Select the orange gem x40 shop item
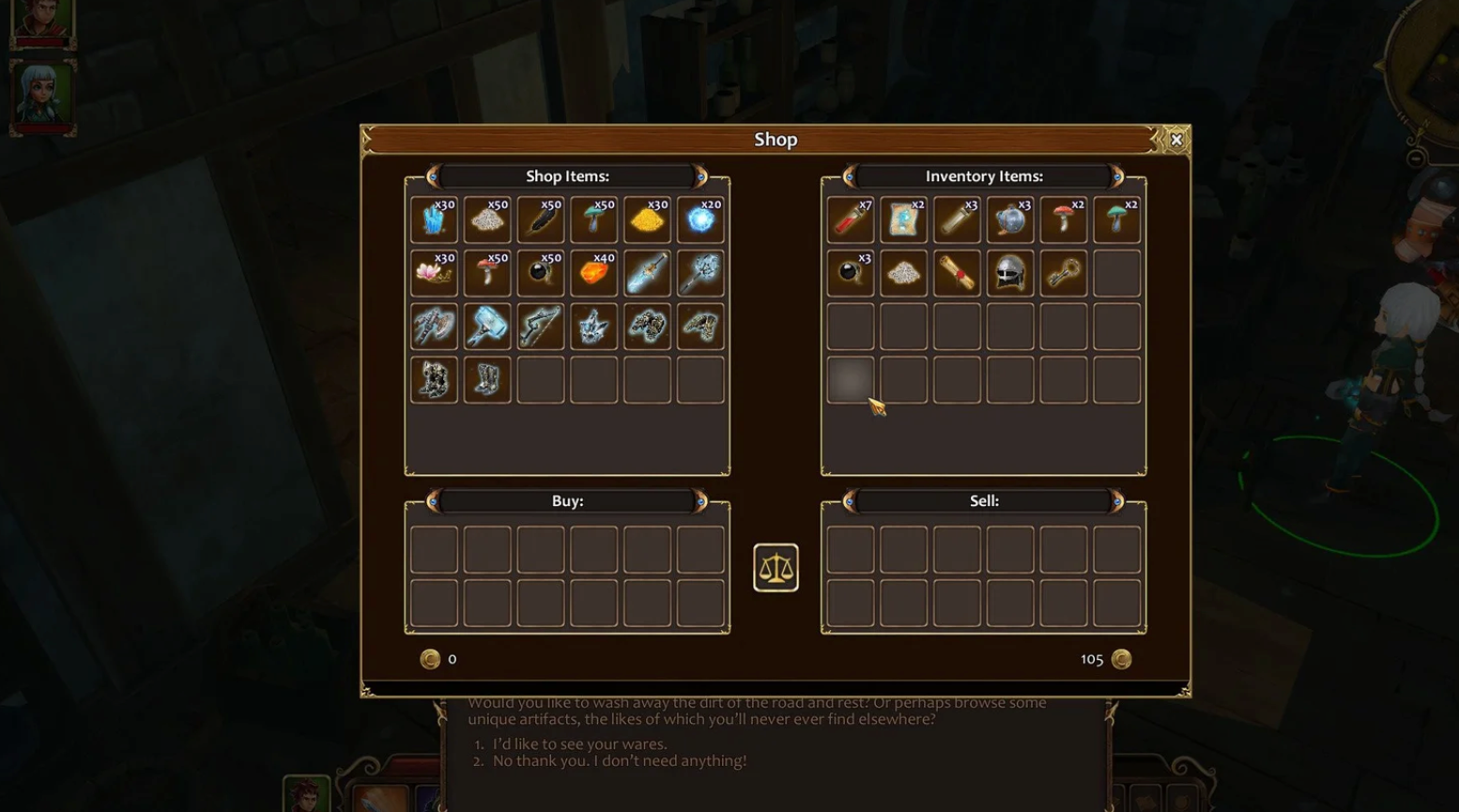Image resolution: width=1459 pixels, height=812 pixels. (593, 272)
